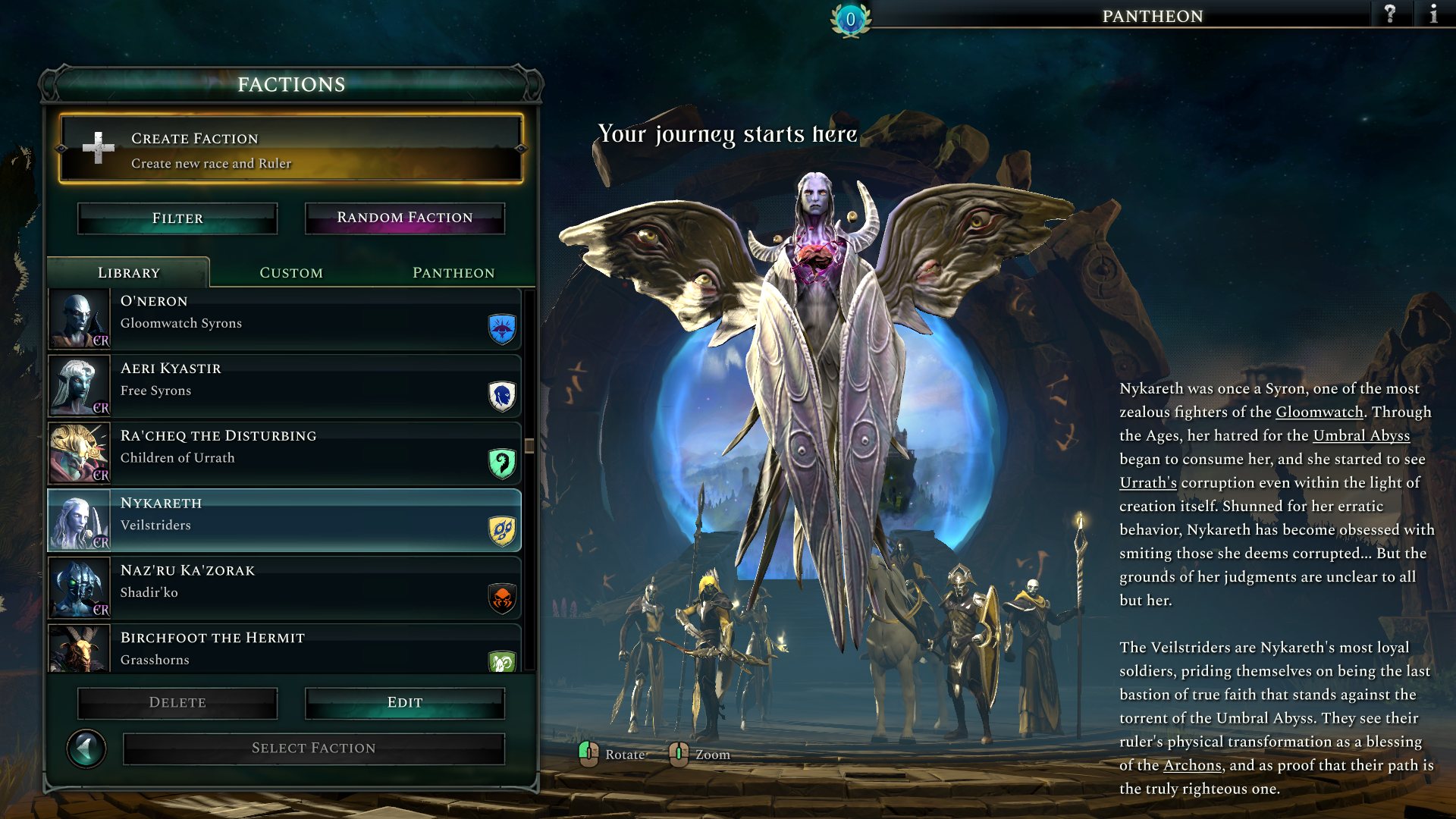1456x819 pixels.
Task: Follow the Gloomwatch lore link
Action: point(1319,412)
